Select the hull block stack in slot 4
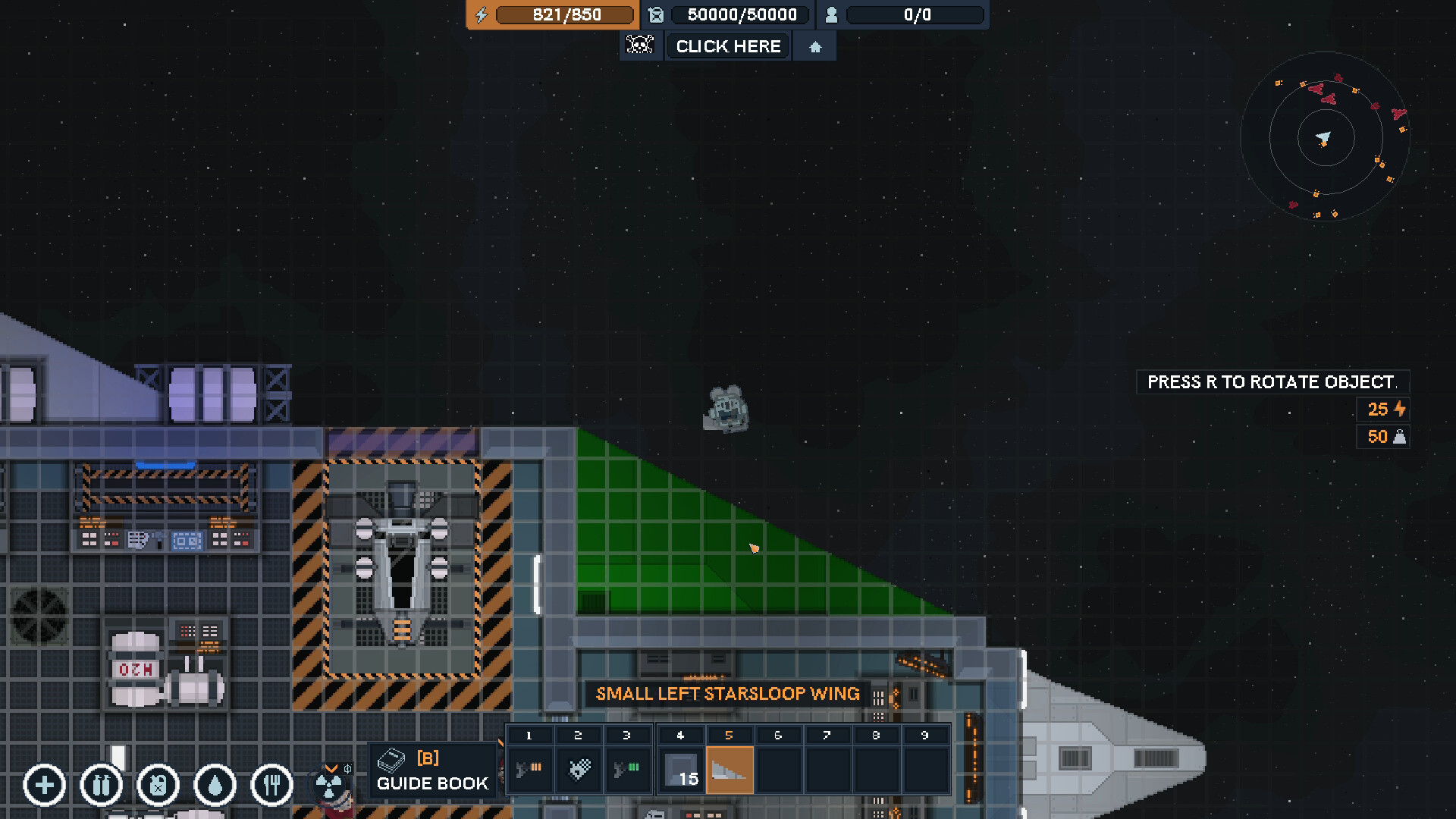The image size is (1456, 819). tap(680, 768)
